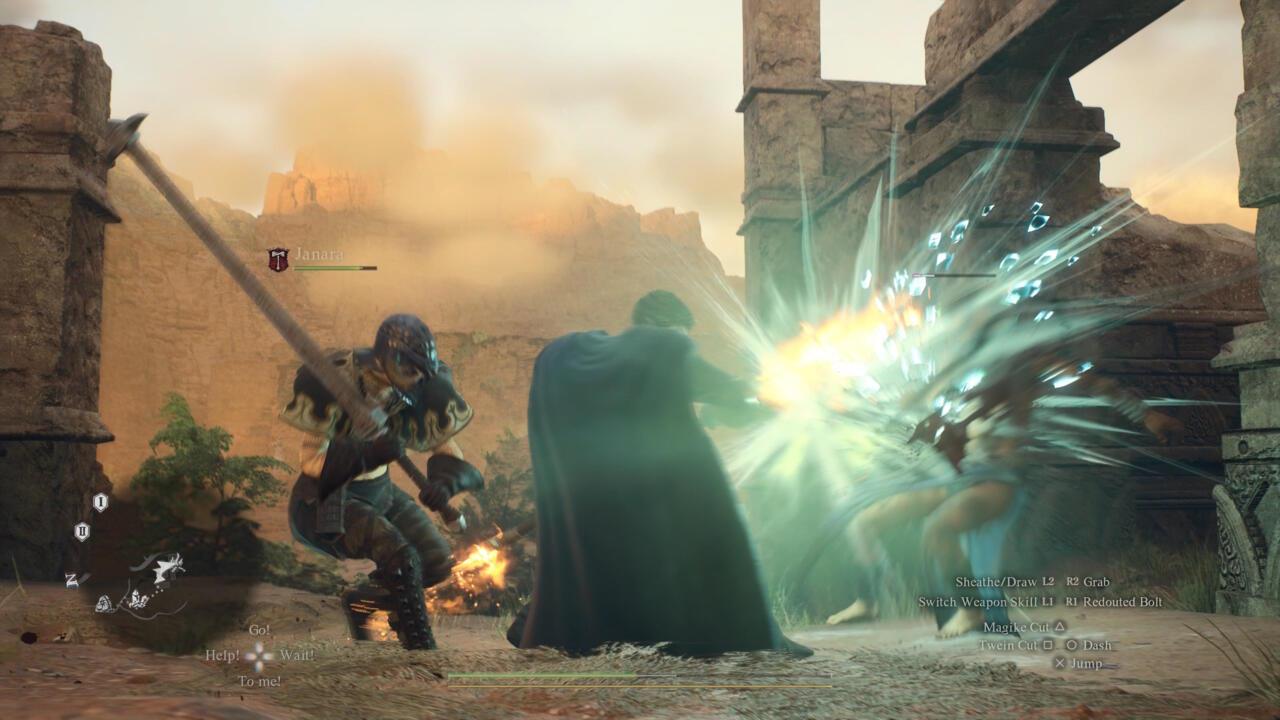Open the To me! pawn command
The height and width of the screenshot is (720, 1280).
click(x=261, y=681)
